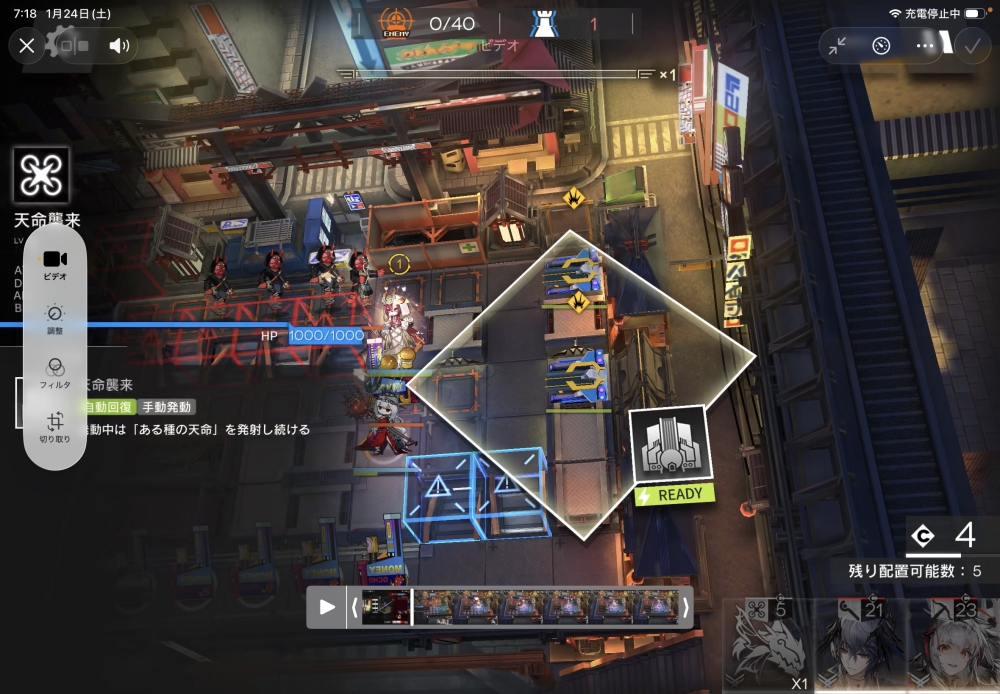Viewport: 1000px width, 694px height.
Task: Confirm edits with the checkmark button
Action: click(970, 45)
